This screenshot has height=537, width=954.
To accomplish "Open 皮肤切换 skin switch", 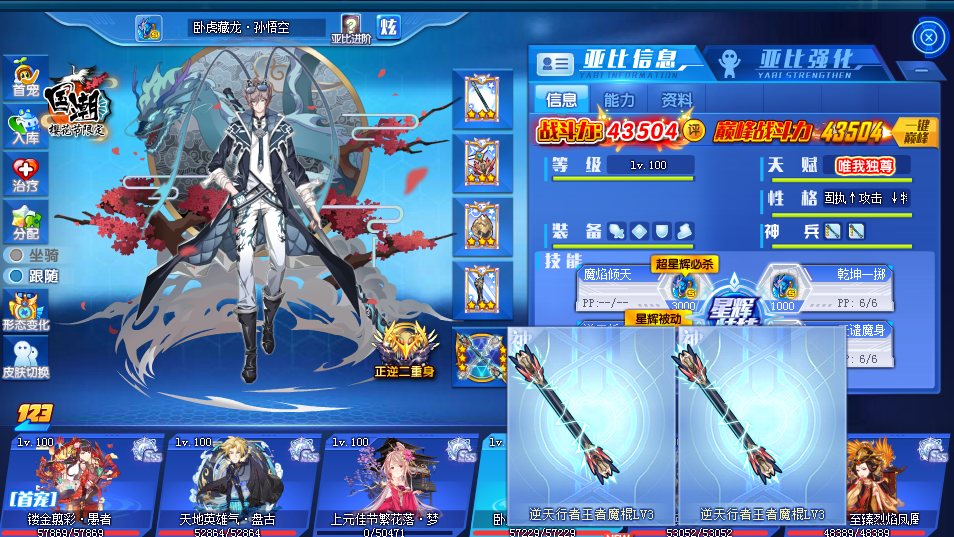I will tap(25, 360).
